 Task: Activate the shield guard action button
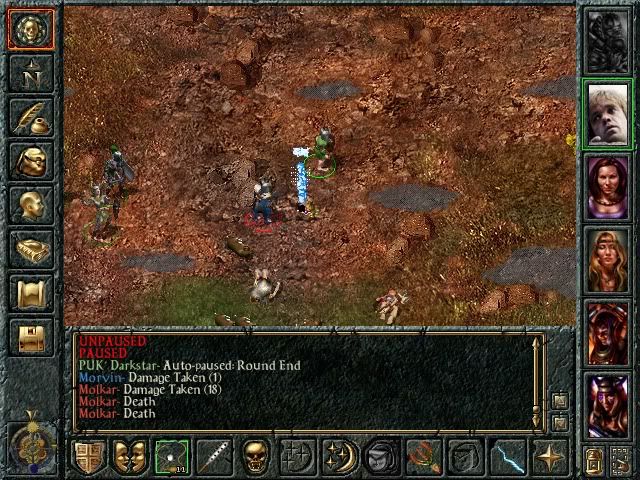(x=89, y=457)
